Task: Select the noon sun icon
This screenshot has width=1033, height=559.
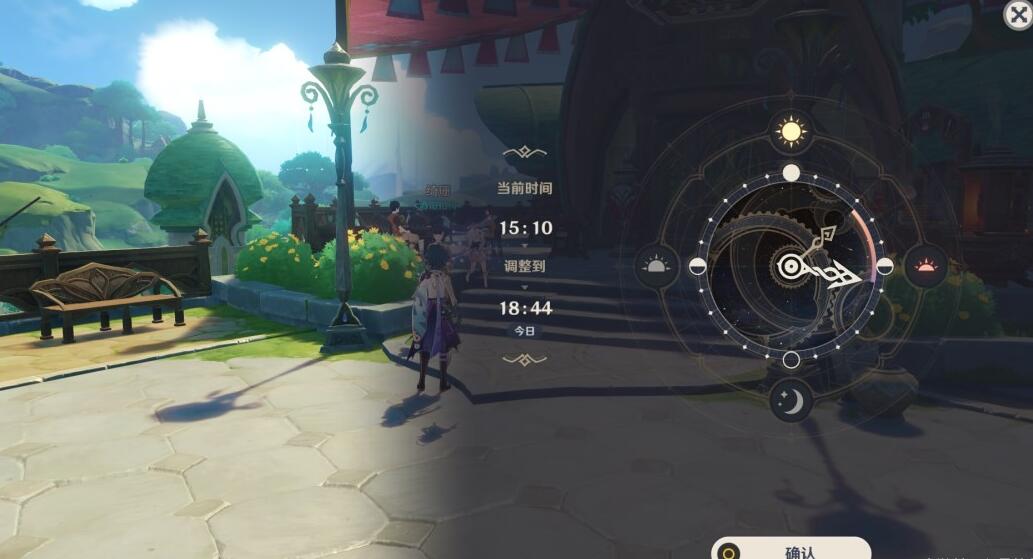Action: 791,132
